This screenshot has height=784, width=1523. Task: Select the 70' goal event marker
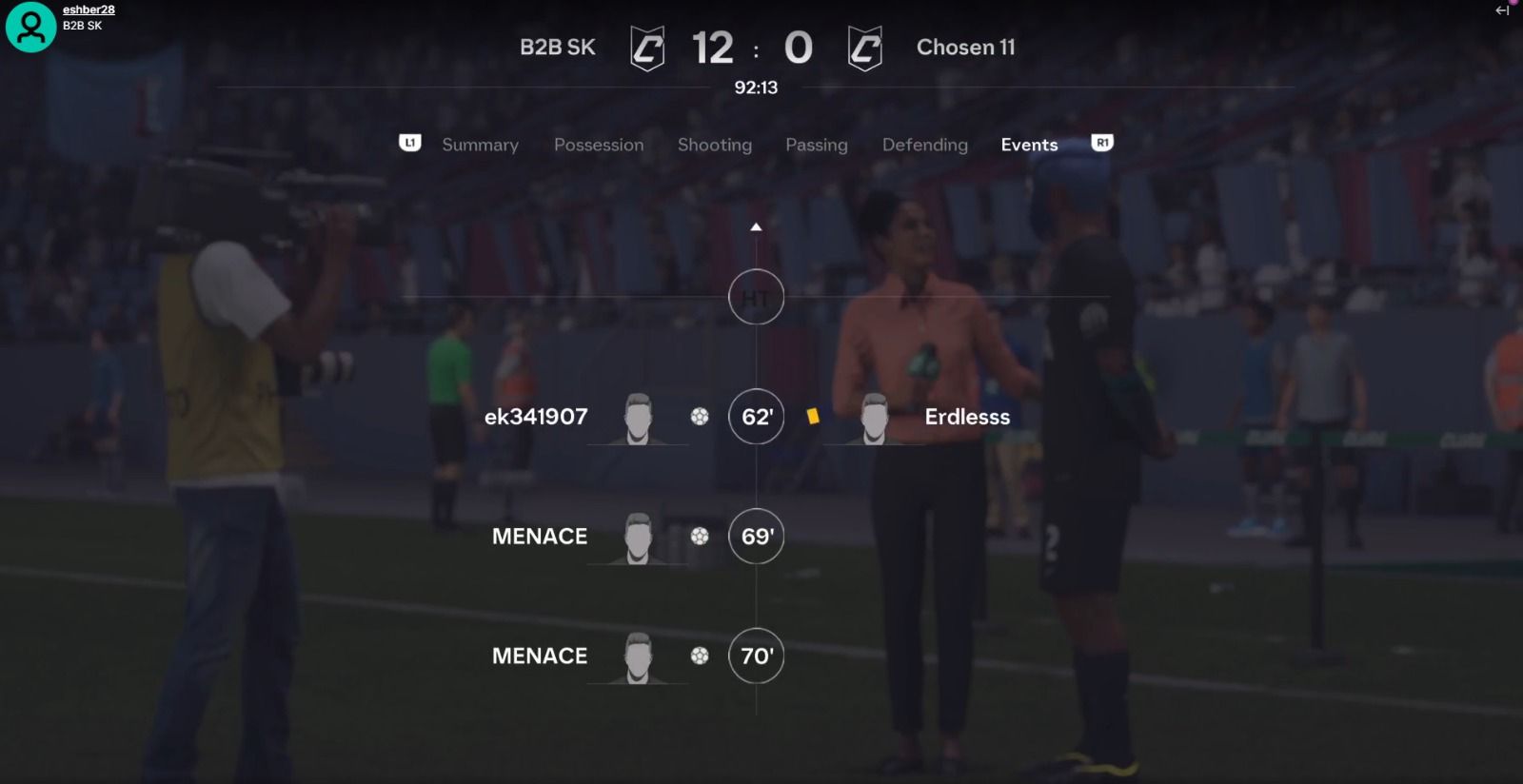(x=756, y=656)
